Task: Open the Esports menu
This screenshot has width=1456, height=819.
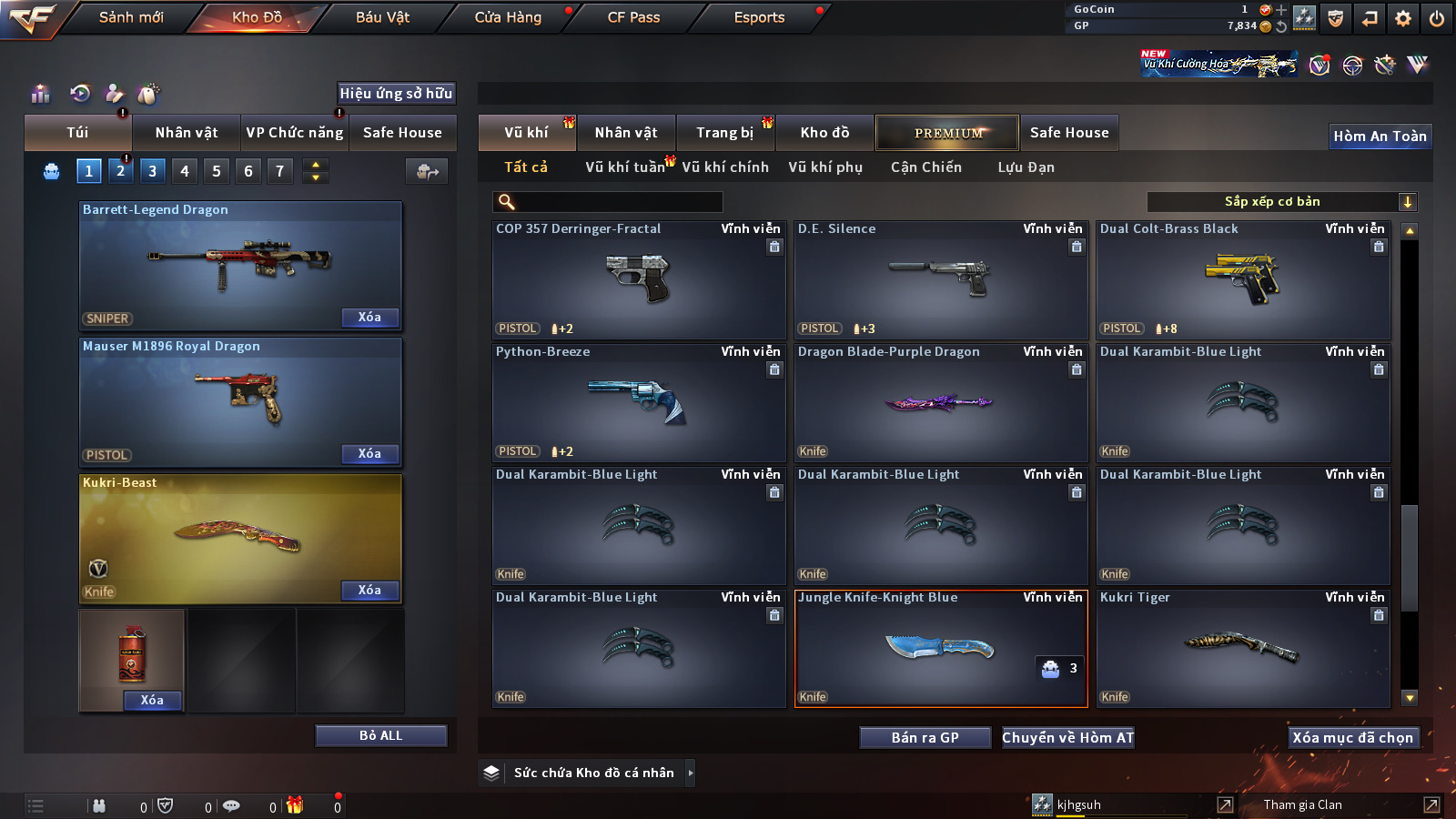Action: coord(759,17)
